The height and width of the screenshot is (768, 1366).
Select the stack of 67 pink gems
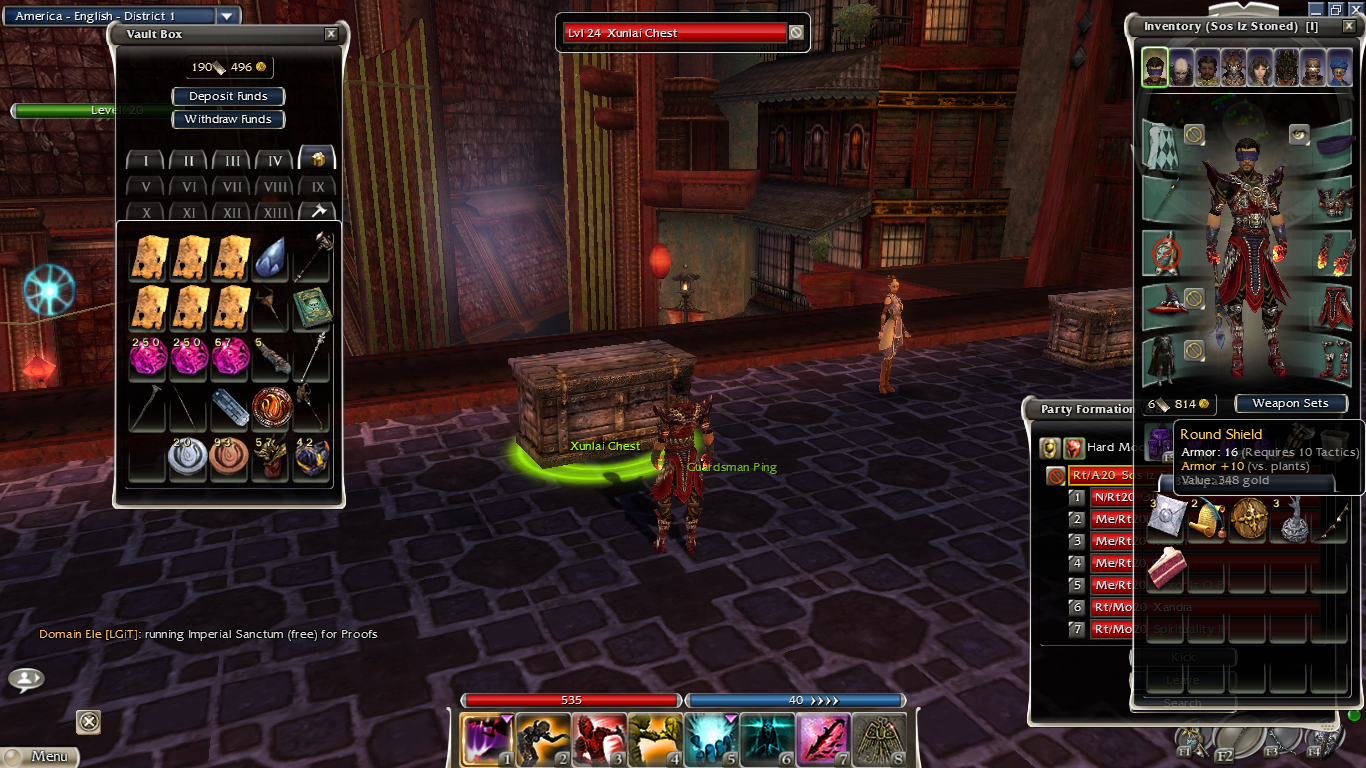coord(229,357)
